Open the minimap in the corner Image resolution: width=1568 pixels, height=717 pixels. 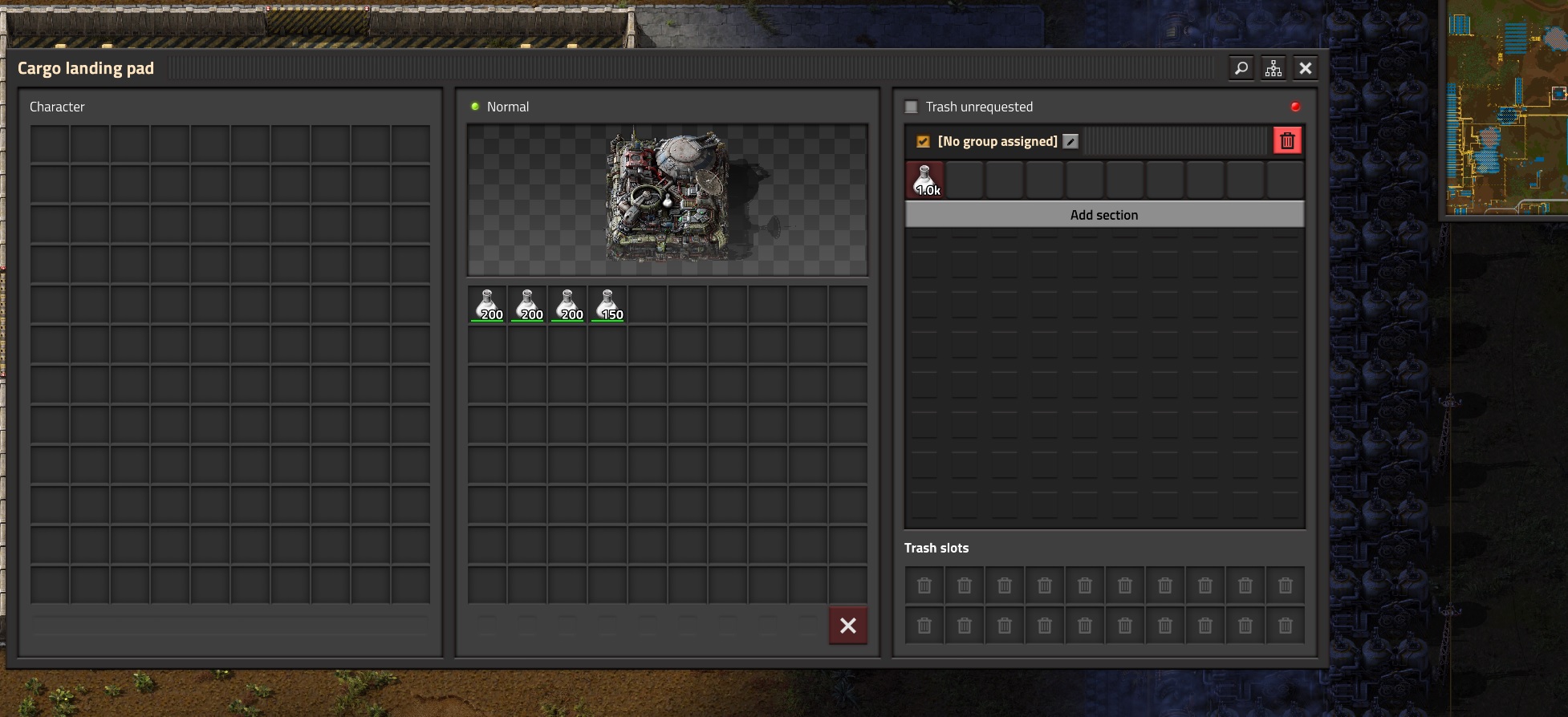(1506, 108)
